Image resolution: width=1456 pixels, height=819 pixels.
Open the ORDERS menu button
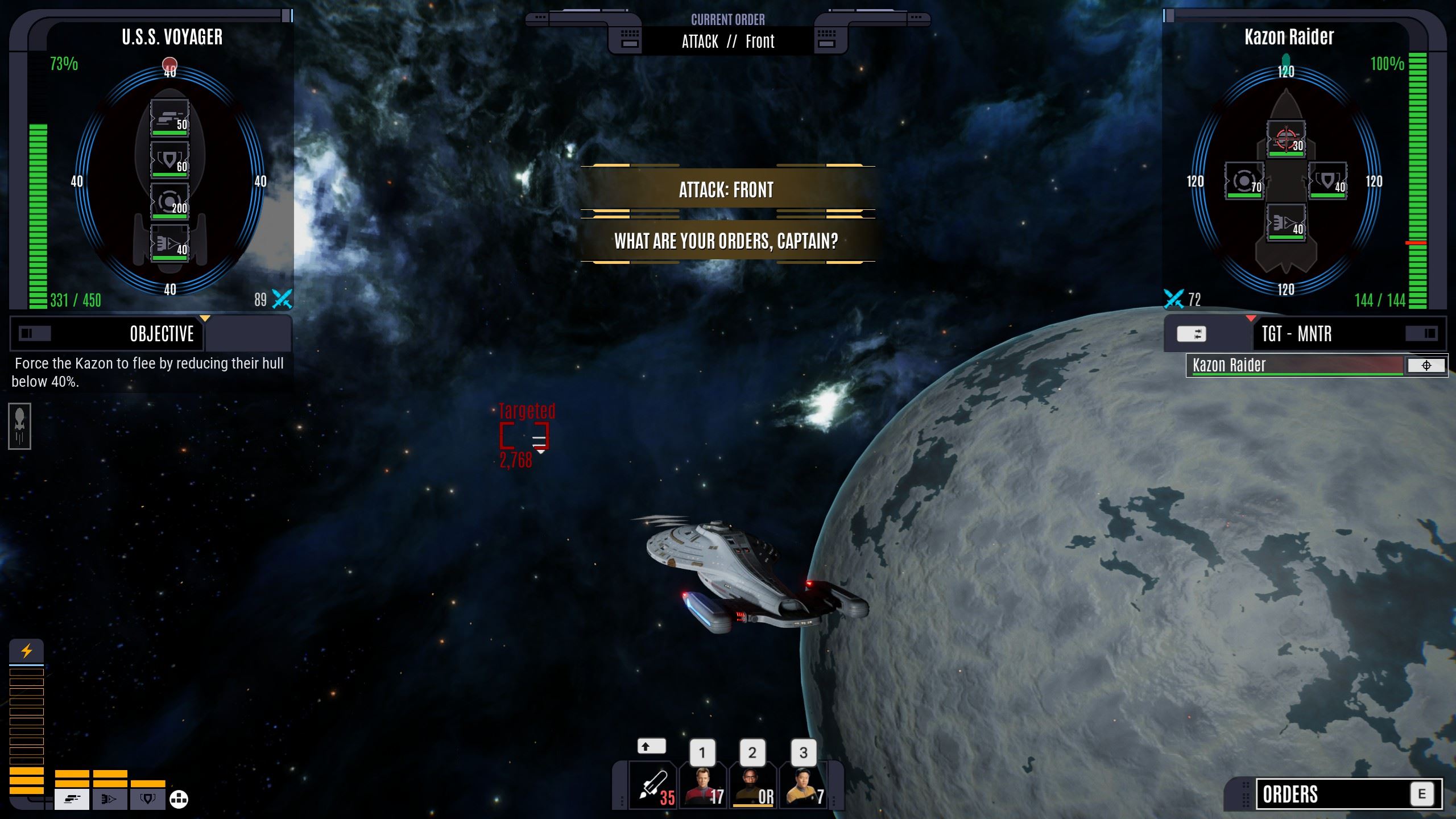(1348, 794)
